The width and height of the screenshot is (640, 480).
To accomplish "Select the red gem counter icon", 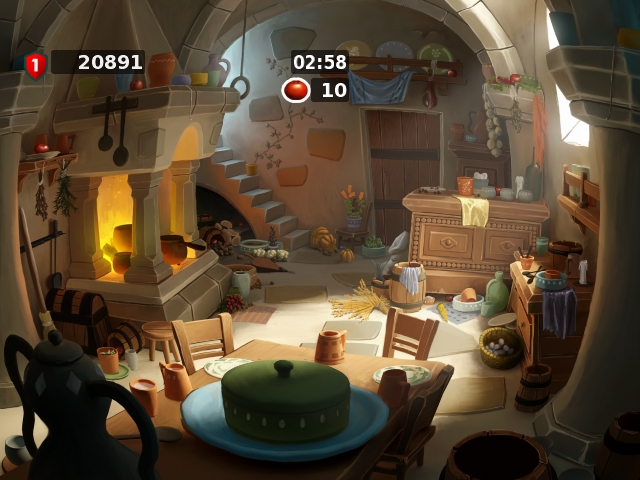I will (x=295, y=90).
